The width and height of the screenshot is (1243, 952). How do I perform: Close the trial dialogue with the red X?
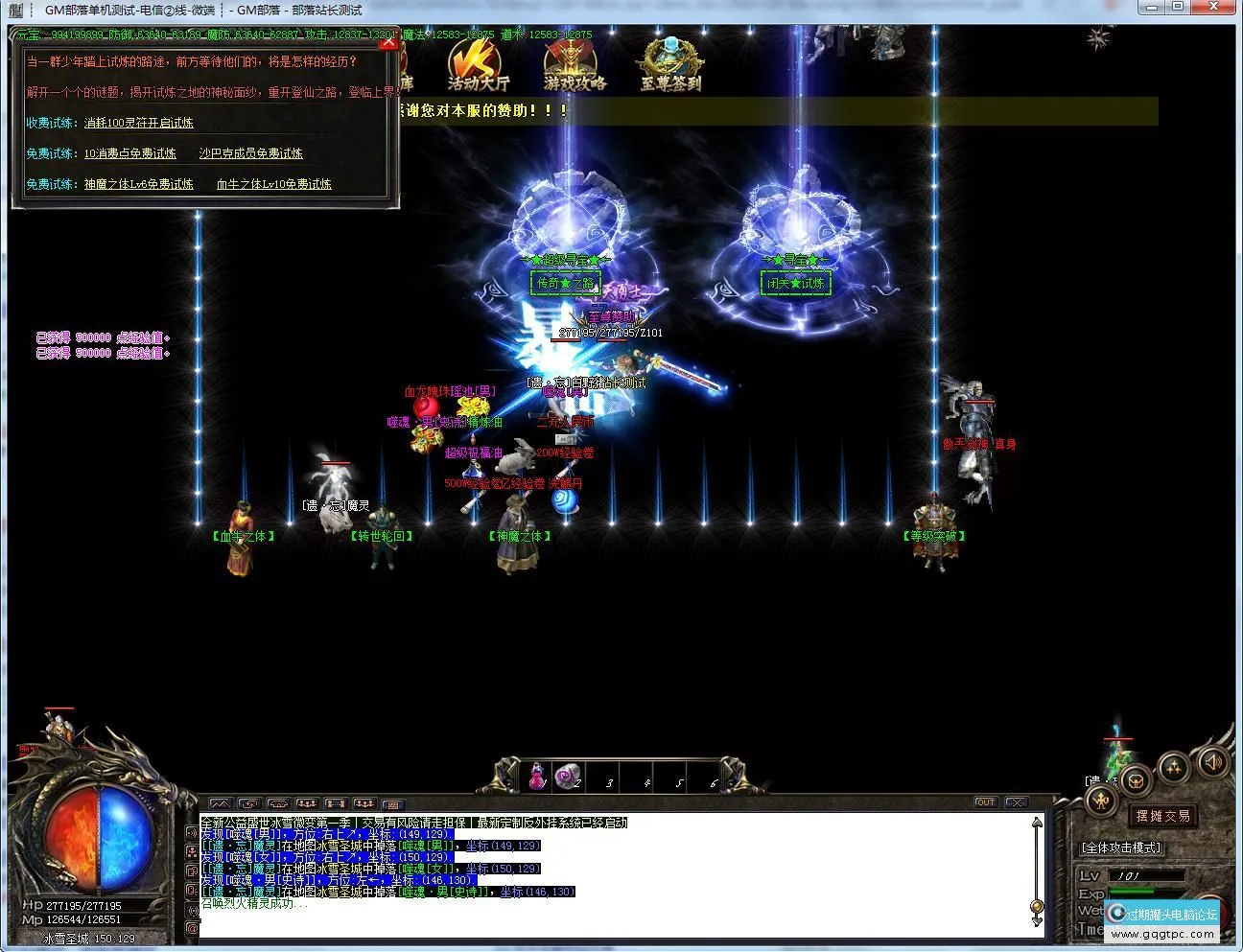tap(387, 42)
